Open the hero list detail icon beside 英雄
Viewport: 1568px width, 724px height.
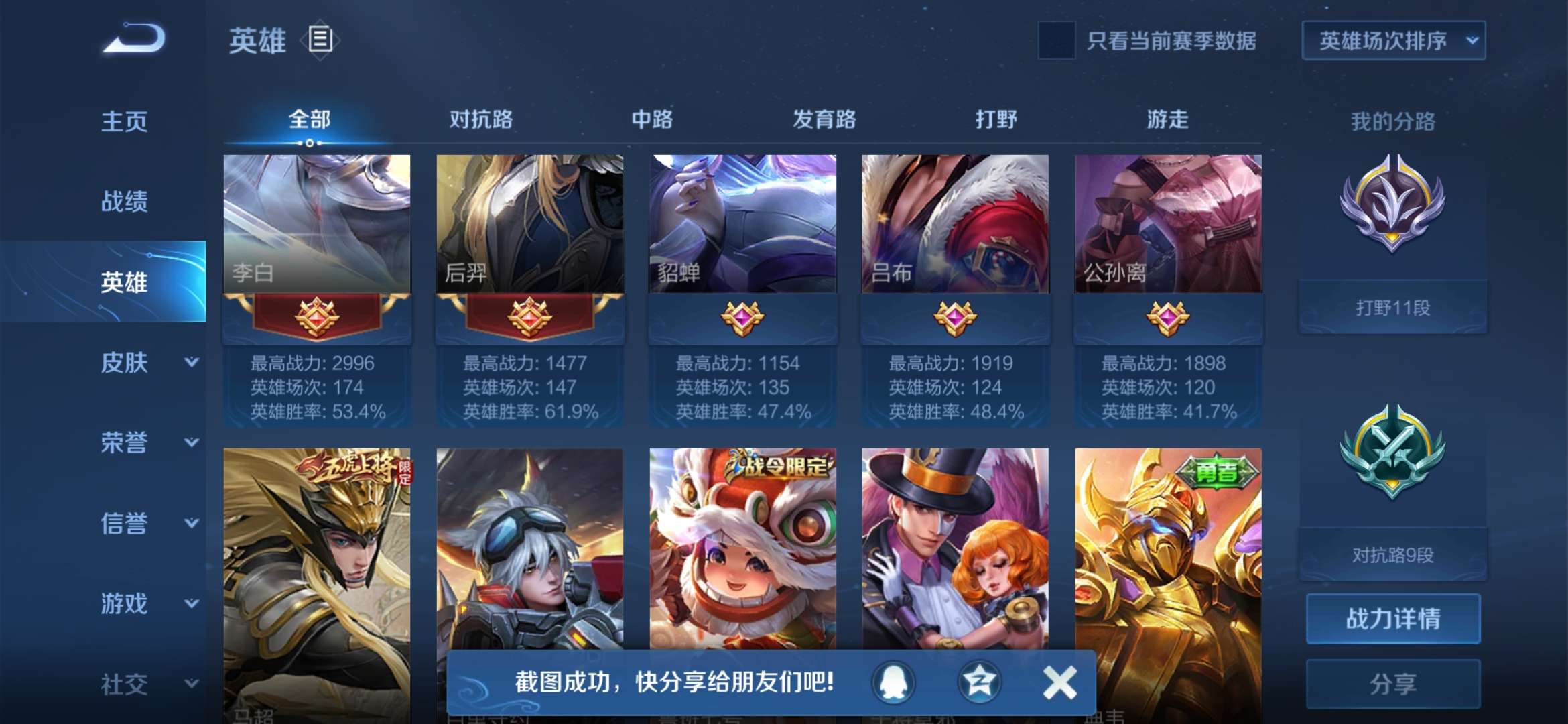coord(320,40)
